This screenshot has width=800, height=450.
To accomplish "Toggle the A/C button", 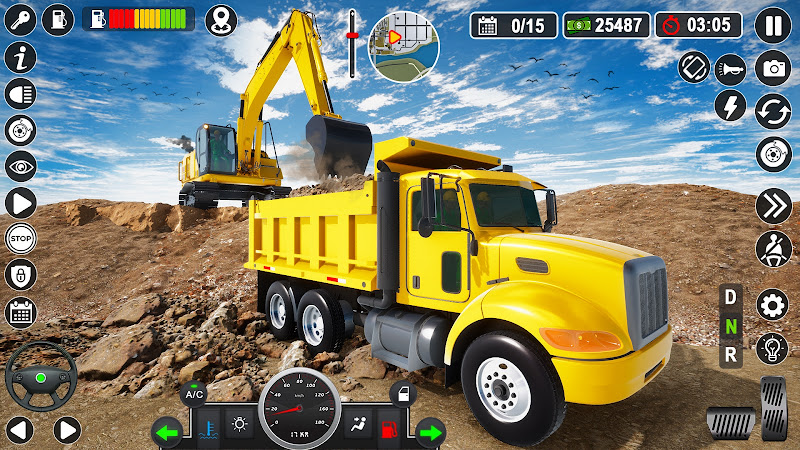I will click(193, 393).
